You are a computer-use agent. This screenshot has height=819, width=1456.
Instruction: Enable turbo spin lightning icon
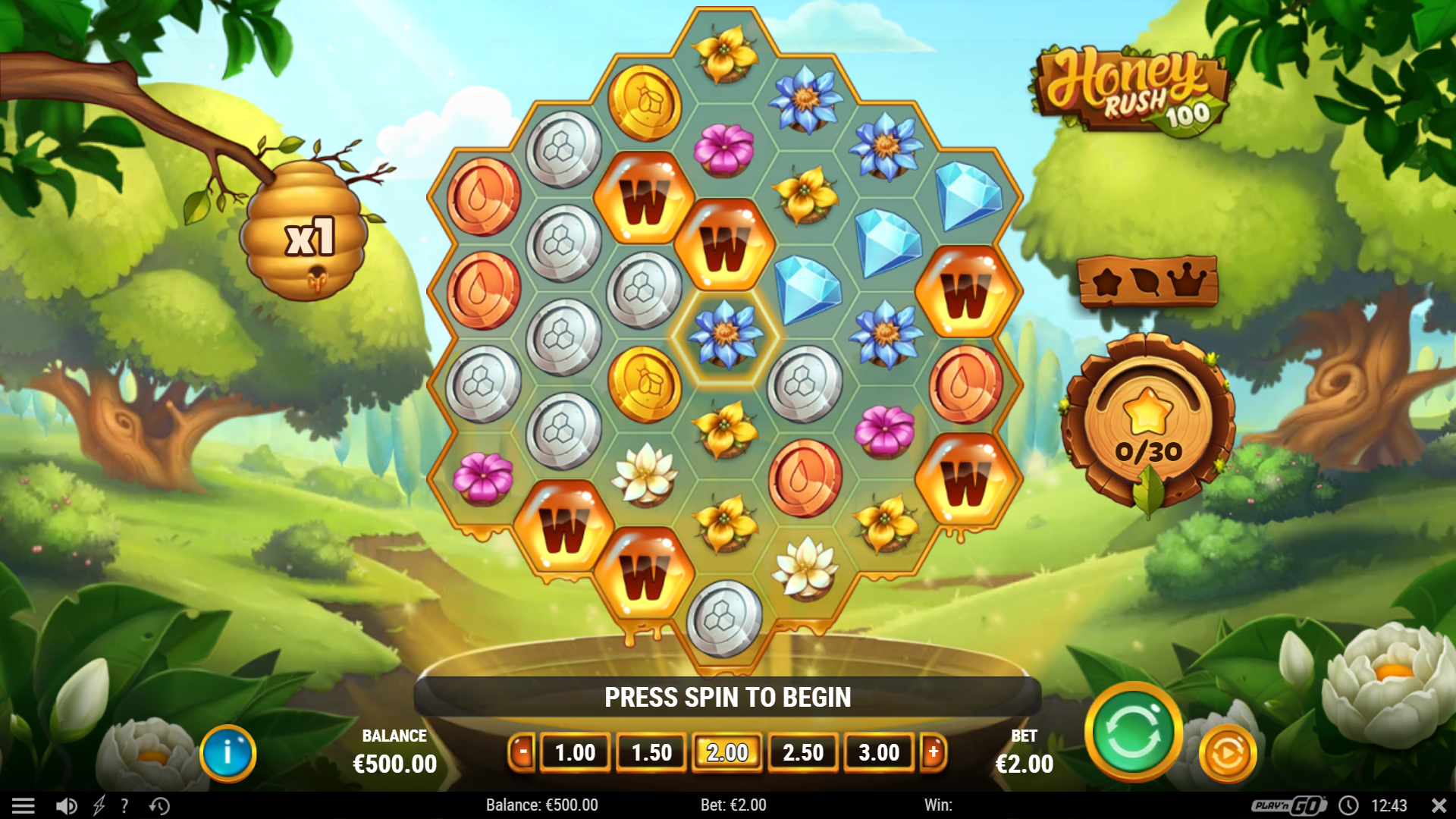pos(99,805)
